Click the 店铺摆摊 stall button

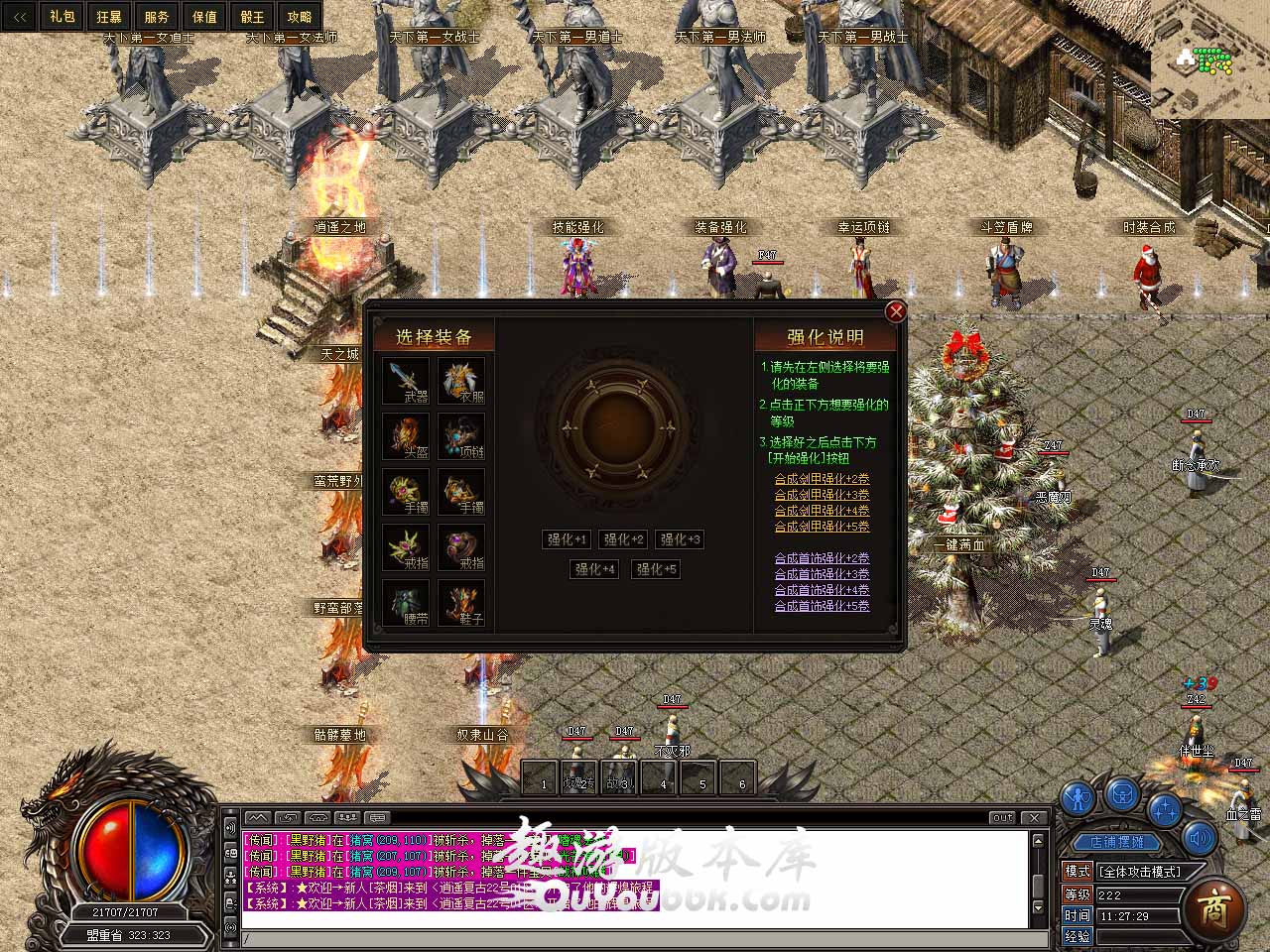(x=1116, y=842)
